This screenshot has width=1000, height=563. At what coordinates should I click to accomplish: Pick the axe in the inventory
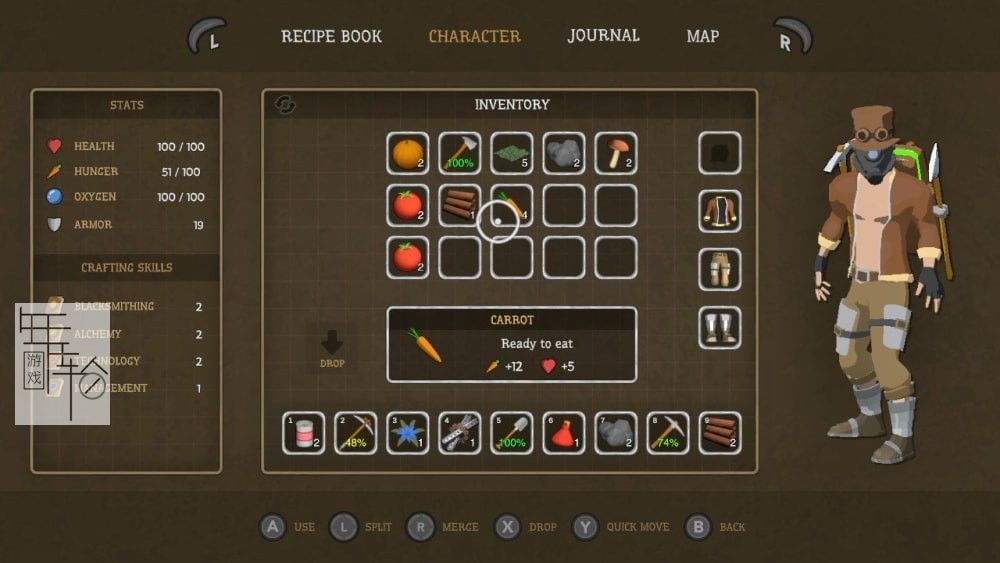pos(460,153)
